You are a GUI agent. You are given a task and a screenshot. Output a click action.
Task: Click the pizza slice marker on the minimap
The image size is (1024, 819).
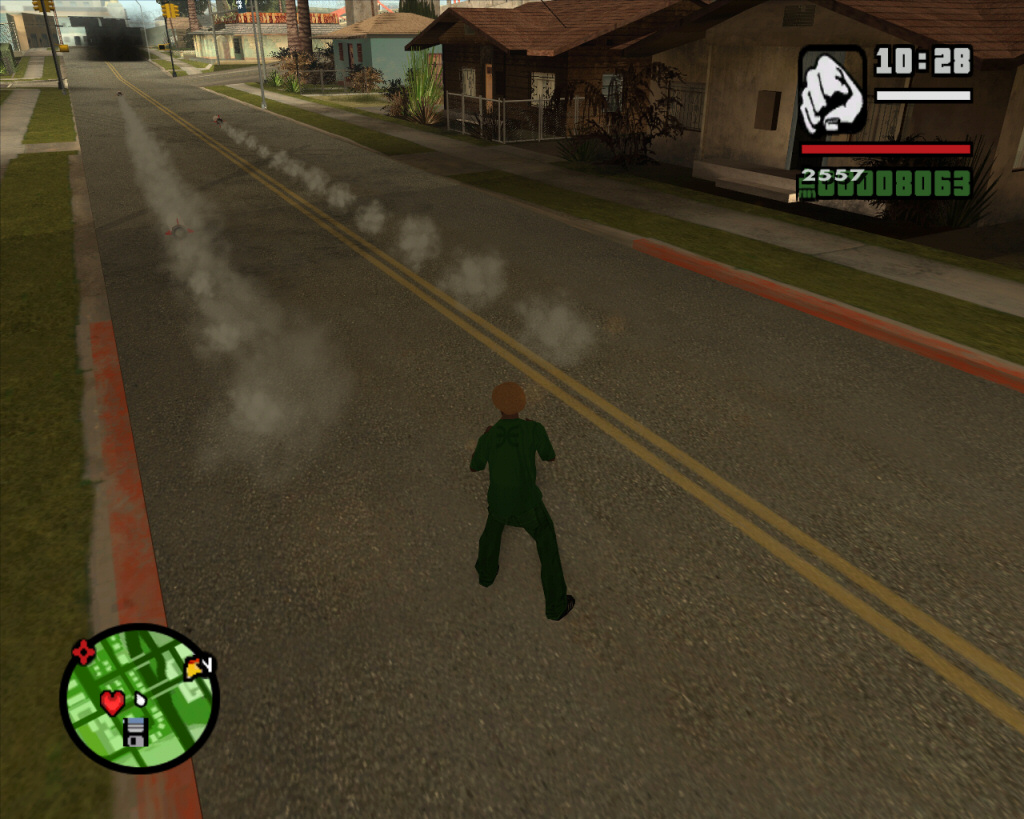(x=194, y=669)
